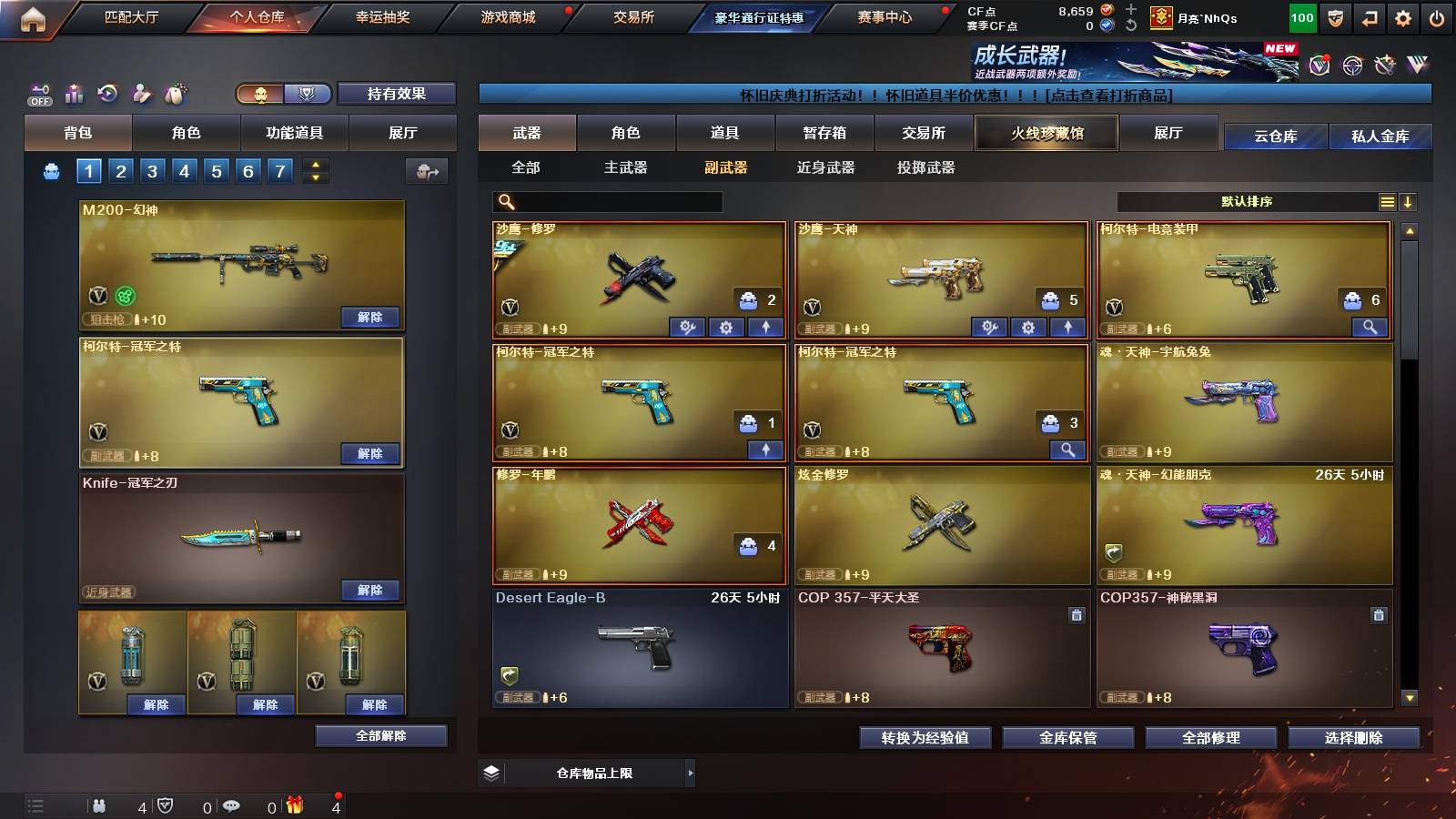Click the 转换为经验值 button
Image resolution: width=1456 pixels, height=819 pixels.
pos(925,738)
